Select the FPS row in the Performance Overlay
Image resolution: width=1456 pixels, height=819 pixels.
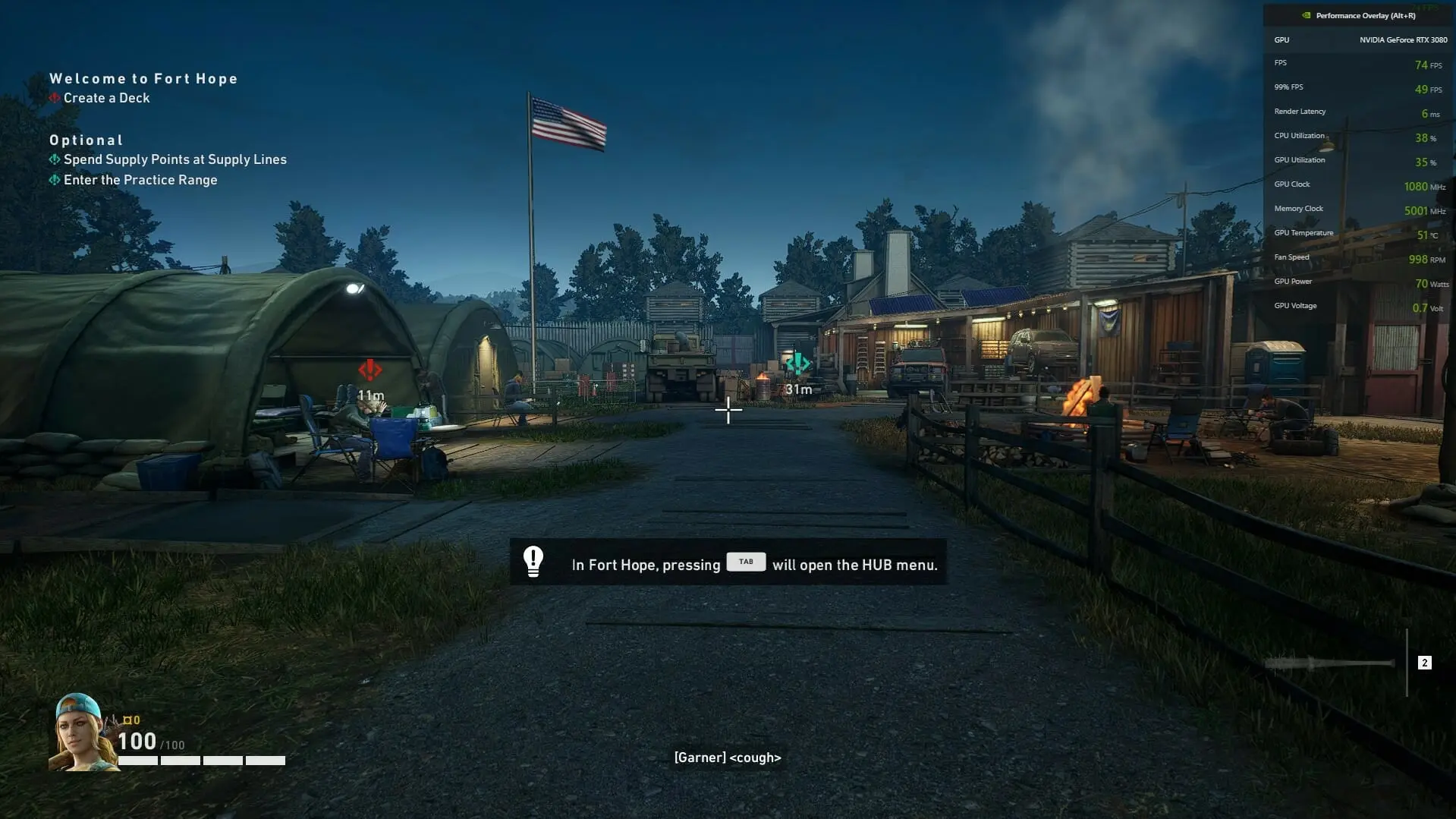(1357, 63)
